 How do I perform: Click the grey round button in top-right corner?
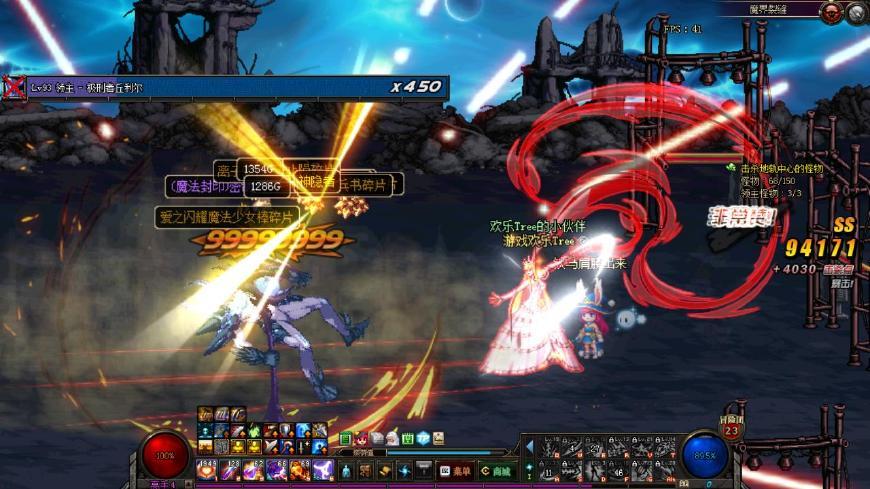click(857, 12)
